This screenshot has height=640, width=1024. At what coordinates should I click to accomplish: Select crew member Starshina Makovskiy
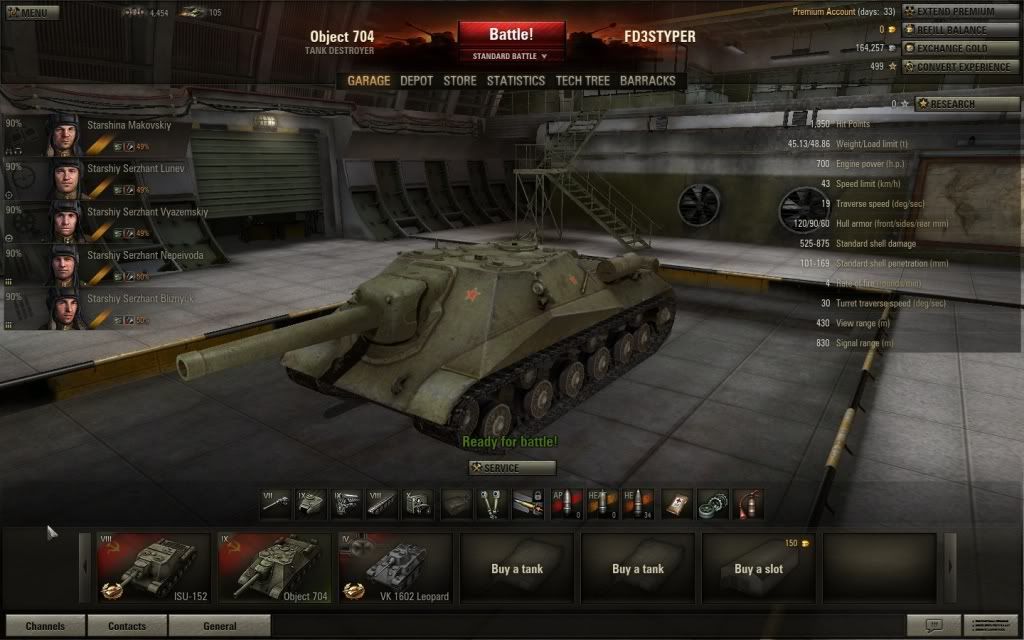coord(110,135)
